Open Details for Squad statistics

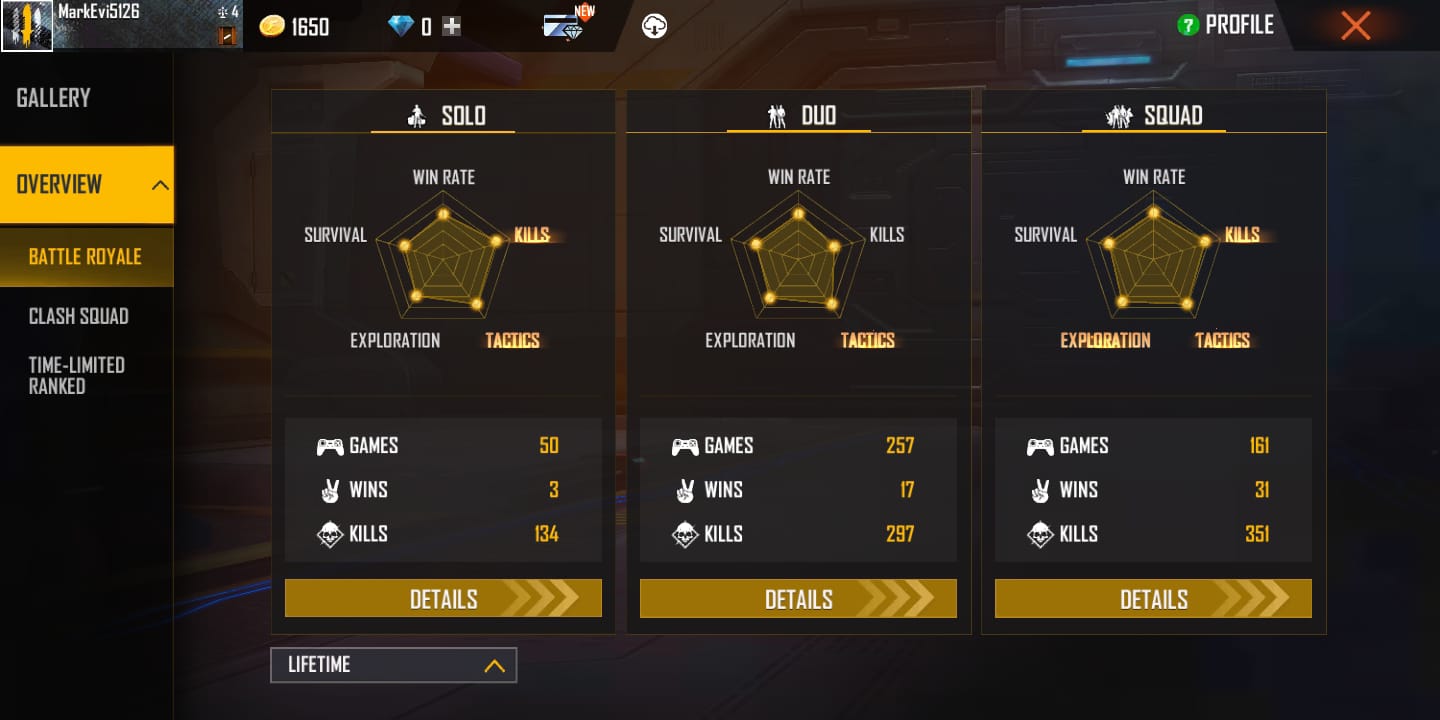[1152, 598]
